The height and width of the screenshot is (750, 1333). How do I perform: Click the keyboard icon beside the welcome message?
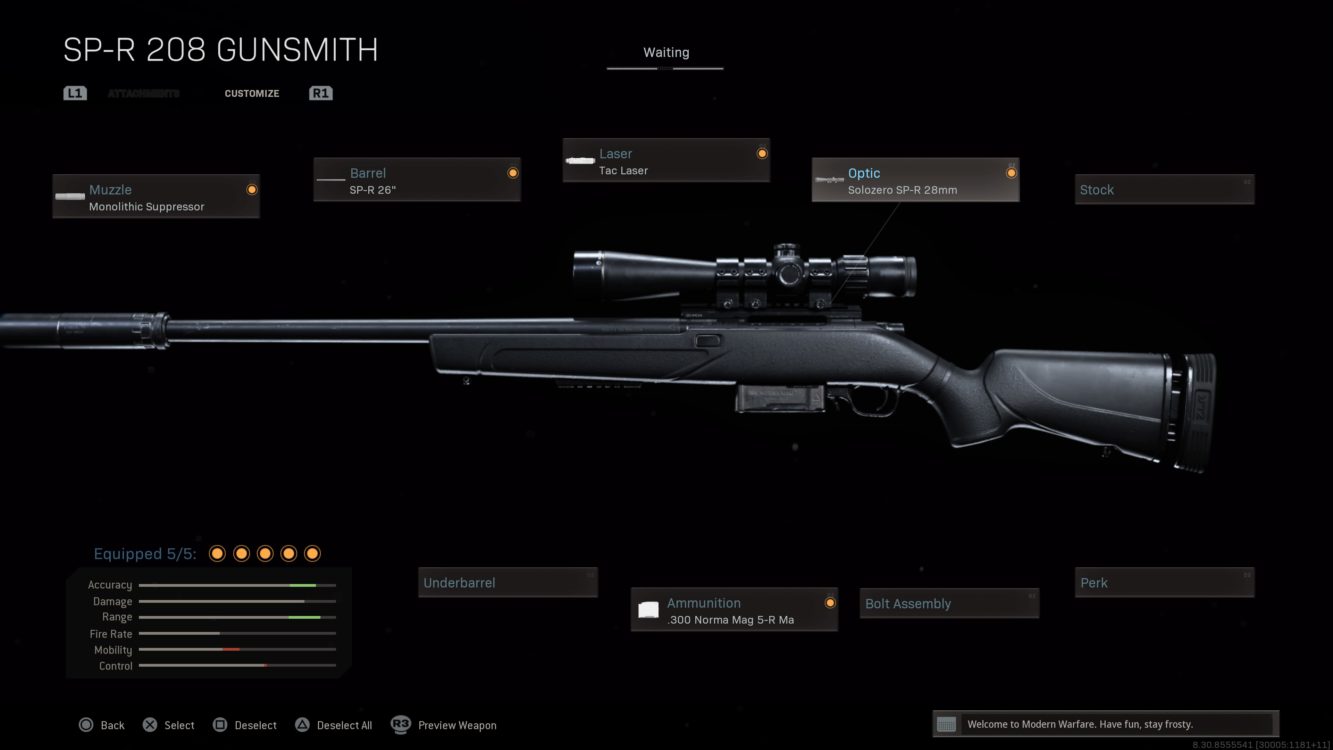coord(945,723)
